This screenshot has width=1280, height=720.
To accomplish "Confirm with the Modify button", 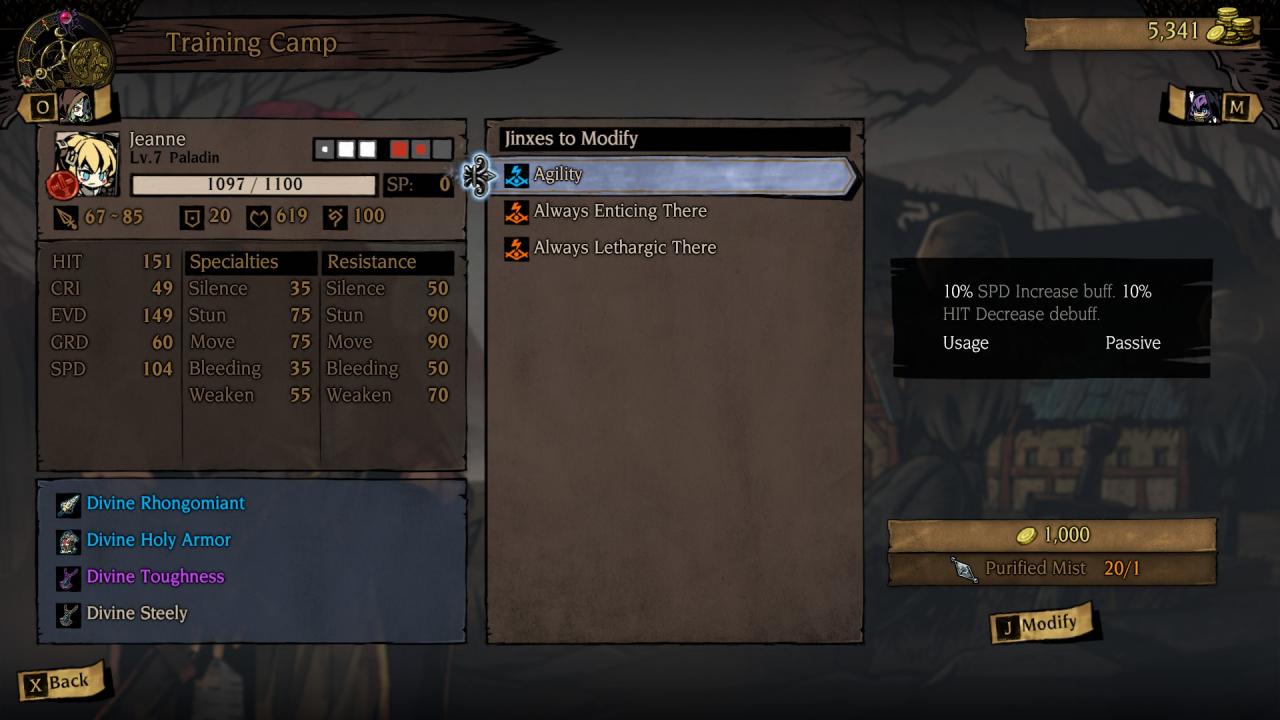I will [x=1040, y=625].
